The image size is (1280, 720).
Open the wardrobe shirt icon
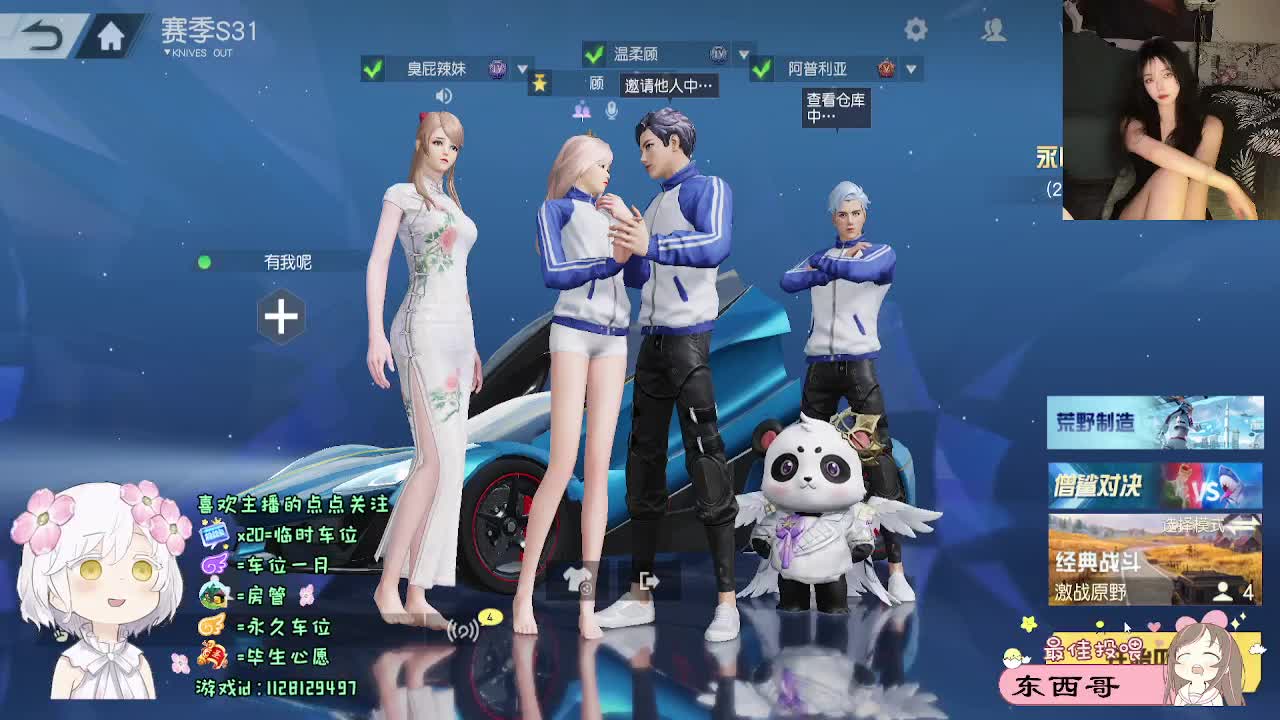tap(575, 580)
